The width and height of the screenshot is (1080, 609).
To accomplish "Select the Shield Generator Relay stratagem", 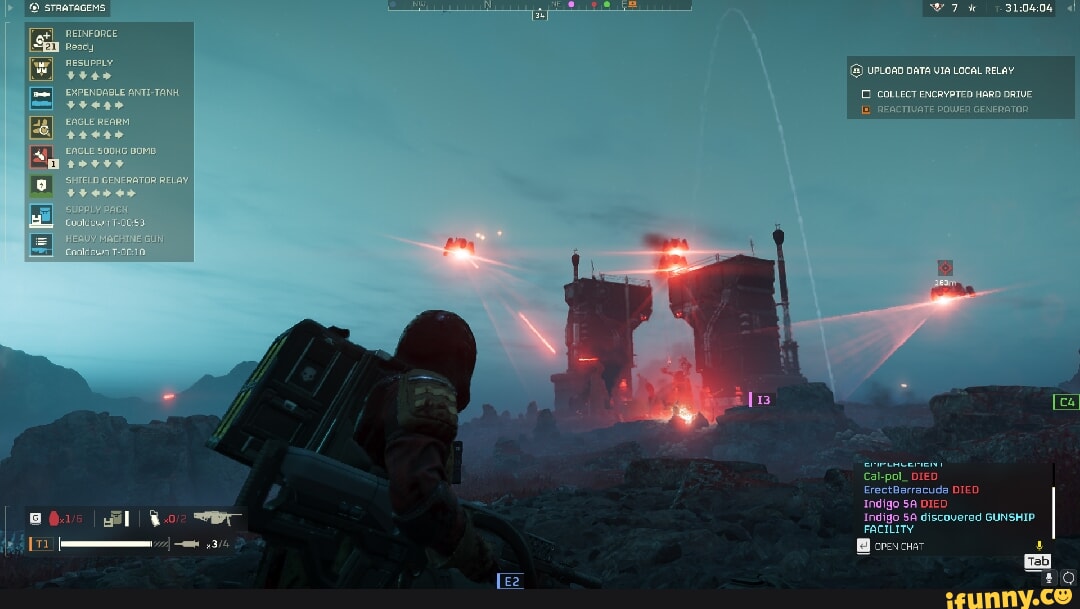I will [41, 185].
